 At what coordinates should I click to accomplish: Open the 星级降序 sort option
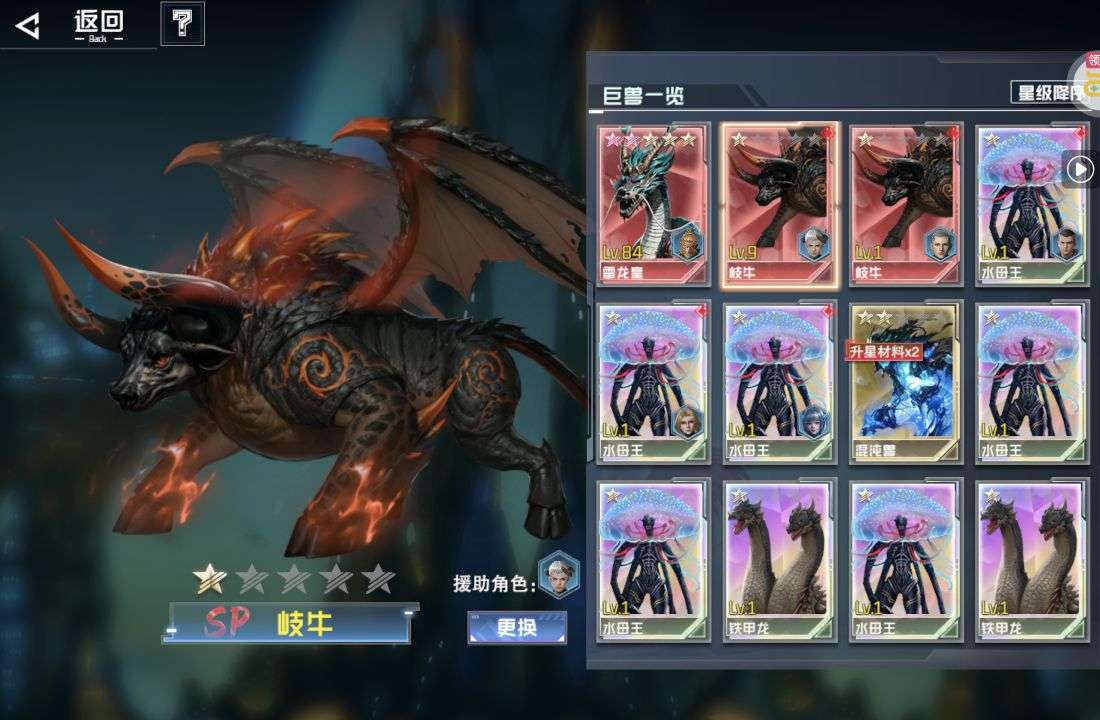[x=1048, y=93]
